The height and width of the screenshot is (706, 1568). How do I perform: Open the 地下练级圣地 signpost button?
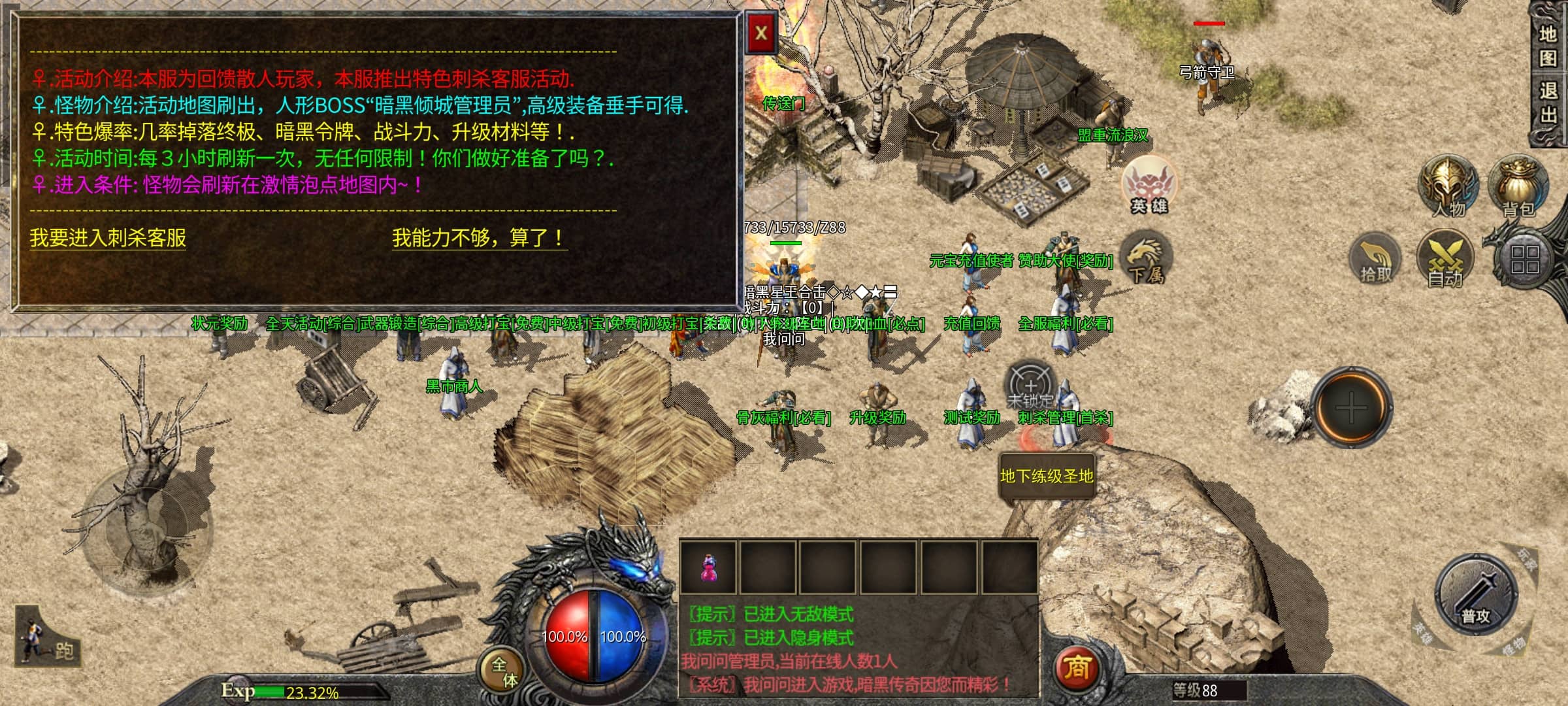point(1047,477)
